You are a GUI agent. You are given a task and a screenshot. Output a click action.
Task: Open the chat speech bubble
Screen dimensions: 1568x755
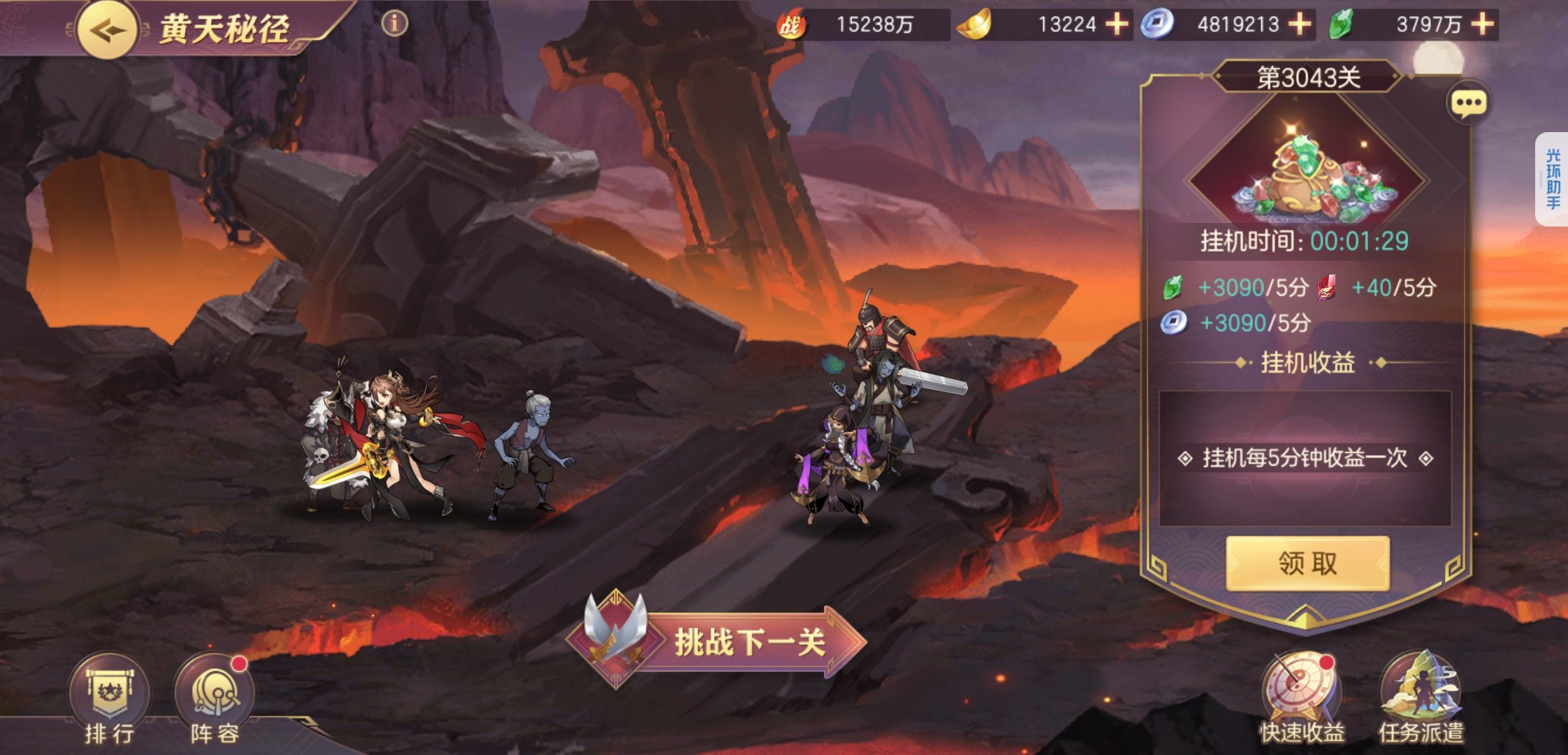coord(1468,104)
